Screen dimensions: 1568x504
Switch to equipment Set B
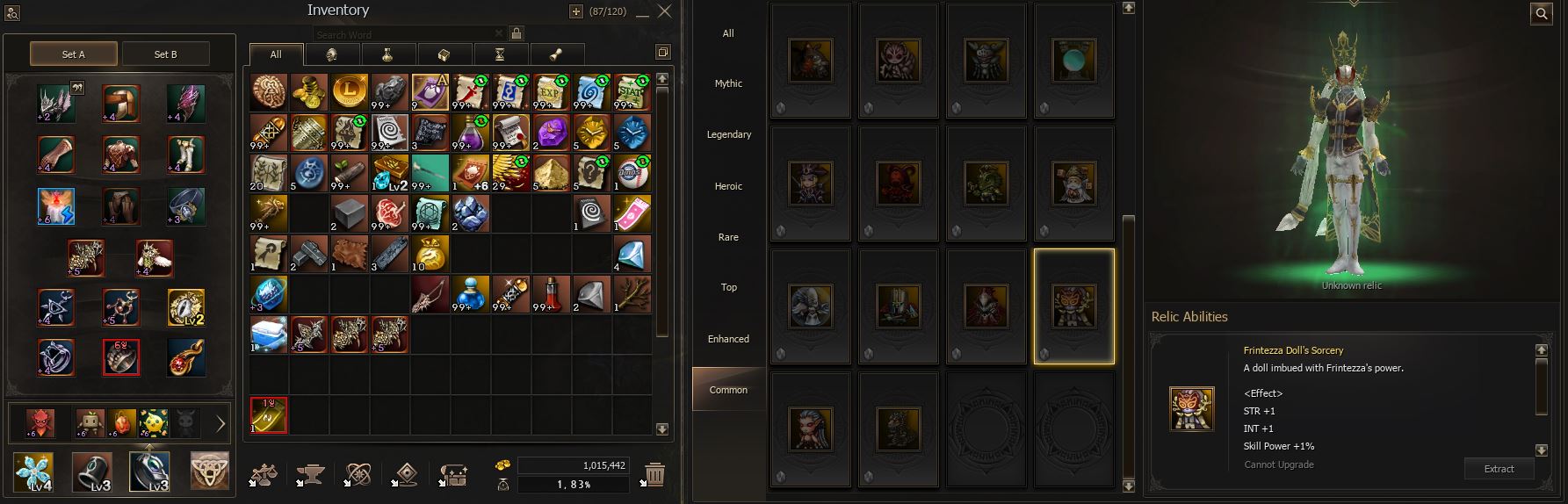pos(165,54)
